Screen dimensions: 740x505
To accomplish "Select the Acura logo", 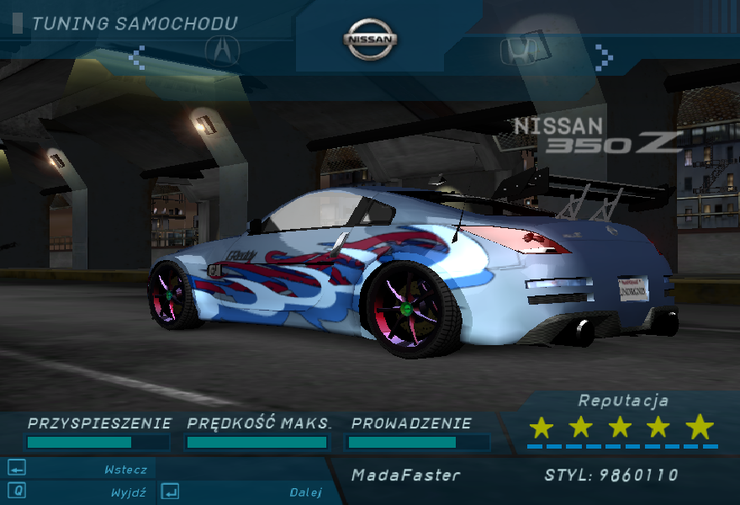I will 222,49.
